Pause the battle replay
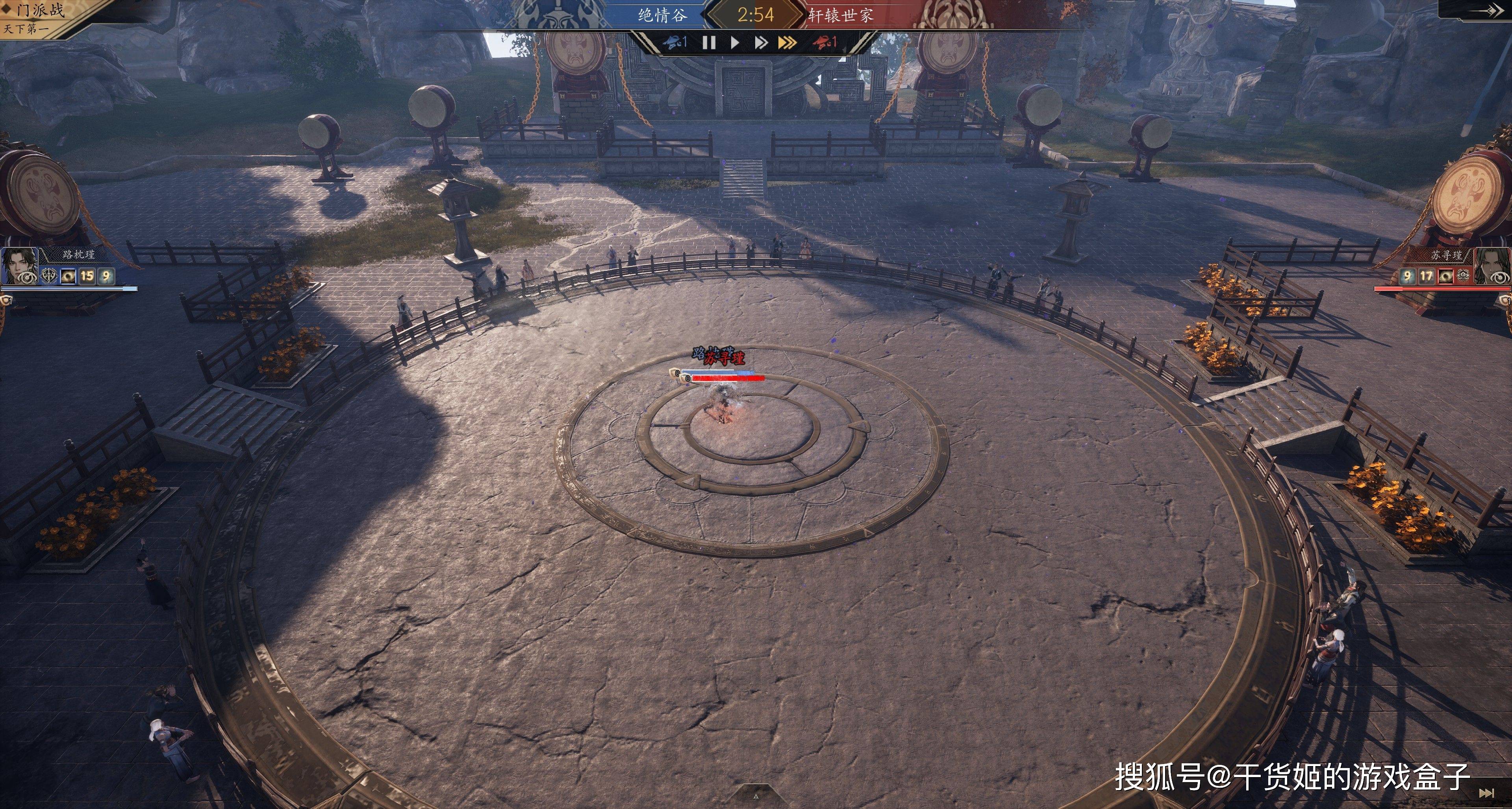This screenshot has width=1512, height=809. click(x=709, y=42)
